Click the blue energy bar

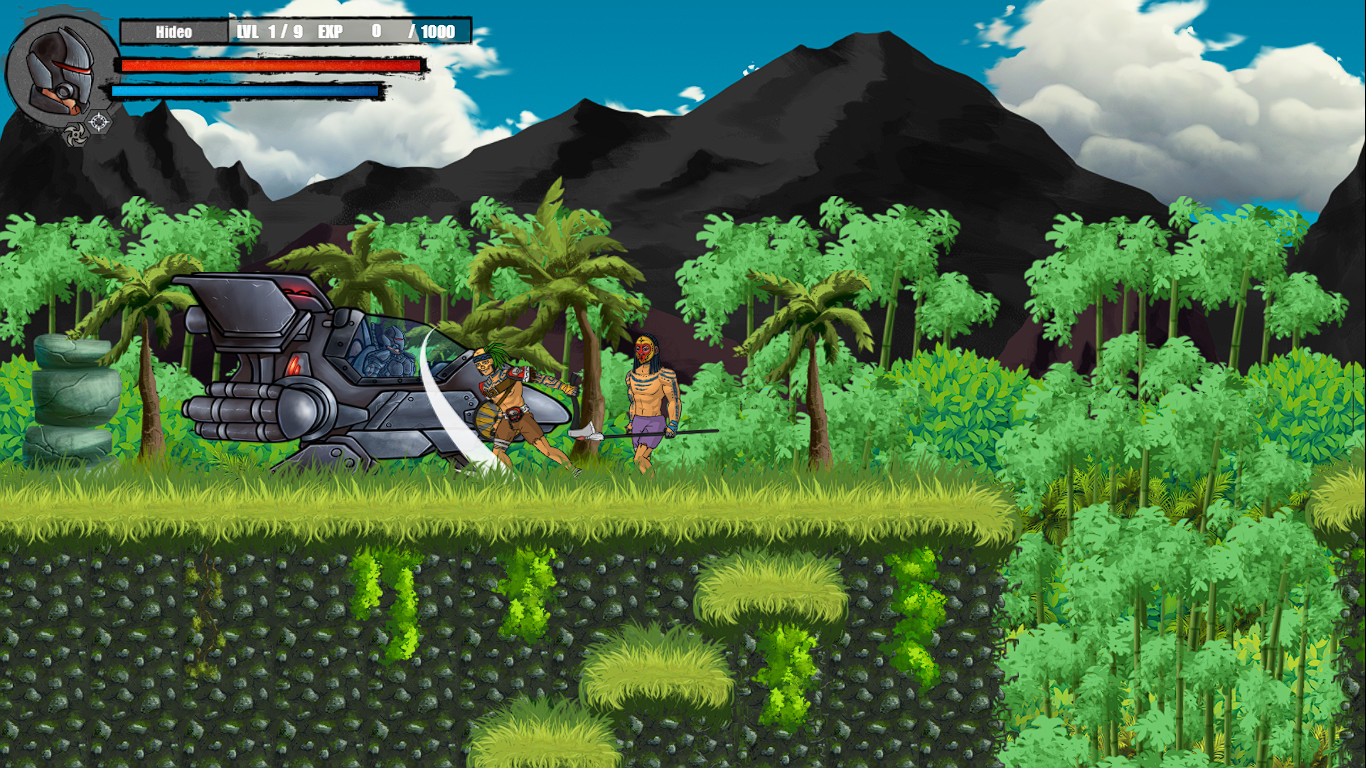click(245, 91)
